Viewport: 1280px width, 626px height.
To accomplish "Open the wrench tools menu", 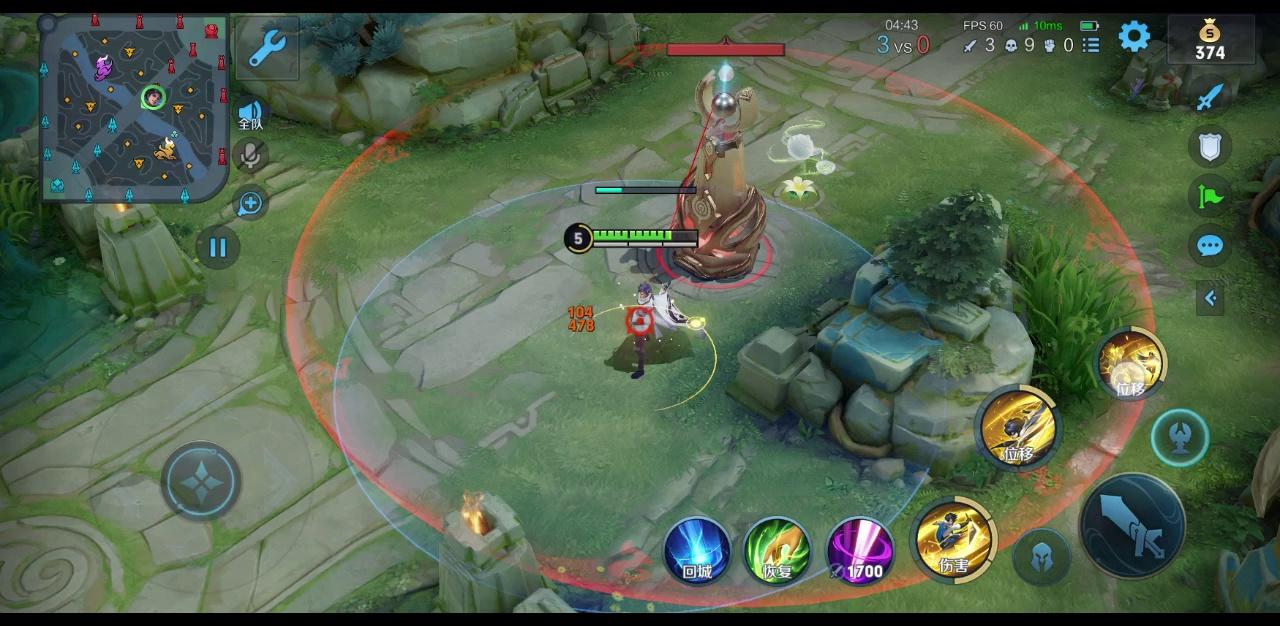I will coord(267,47).
